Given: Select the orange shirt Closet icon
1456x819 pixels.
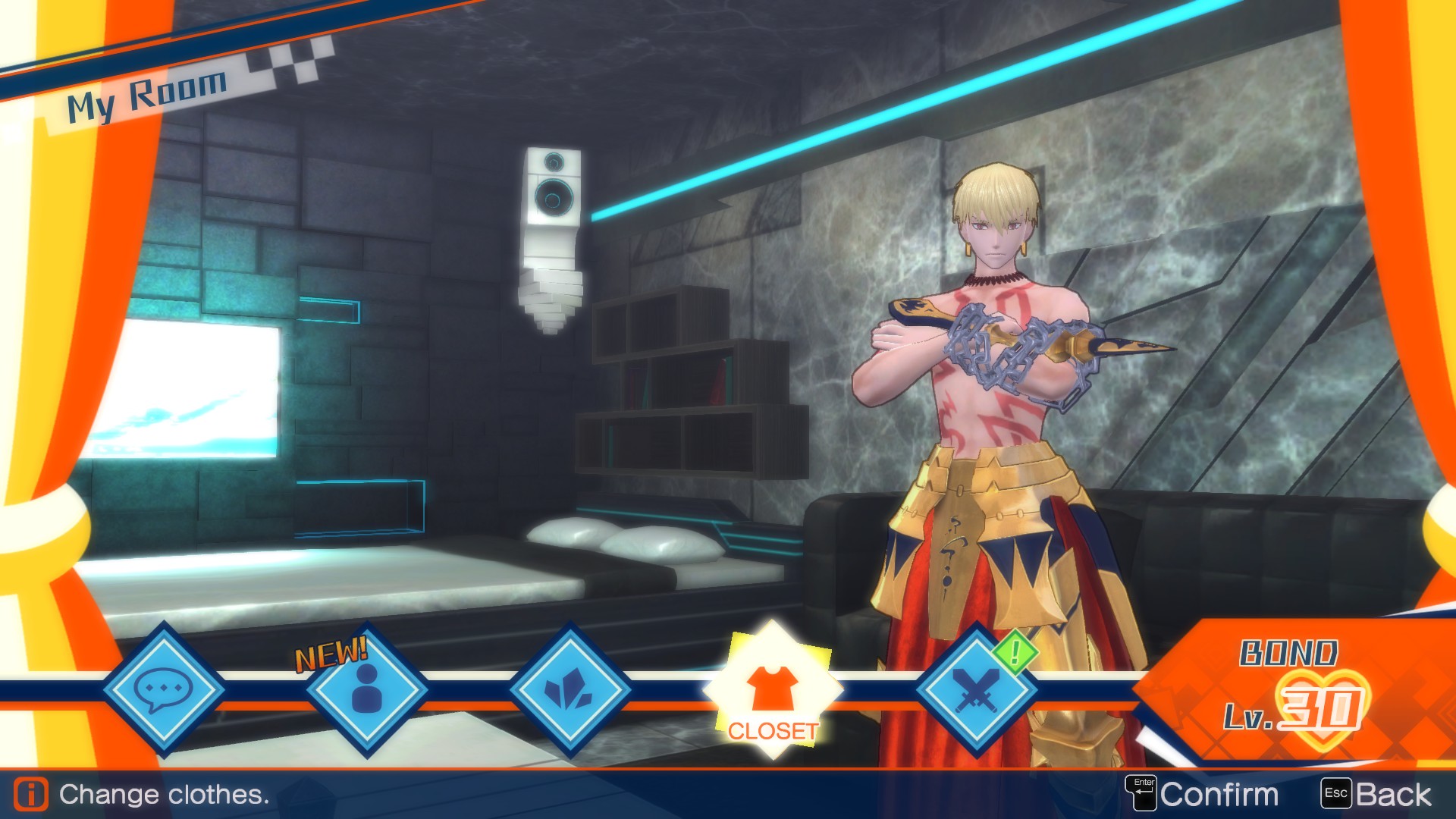Looking at the screenshot, I should click(770, 686).
